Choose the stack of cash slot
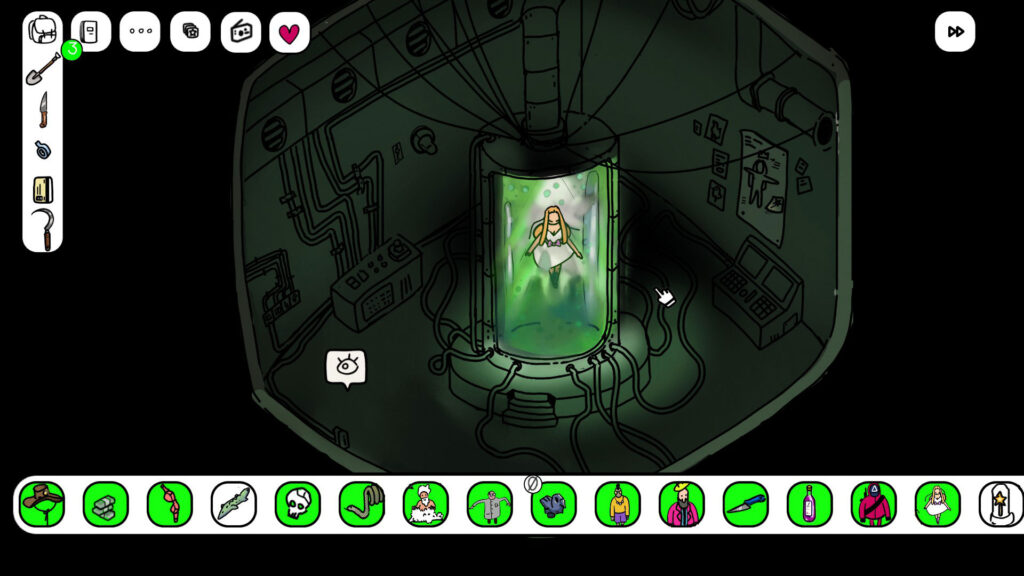 106,504
